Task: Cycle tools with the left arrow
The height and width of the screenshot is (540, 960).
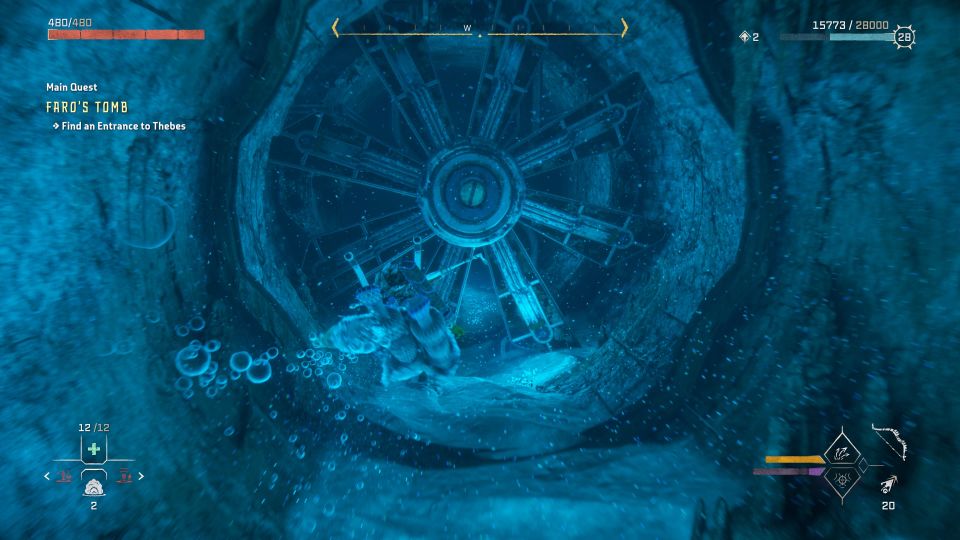Action: 46,476
